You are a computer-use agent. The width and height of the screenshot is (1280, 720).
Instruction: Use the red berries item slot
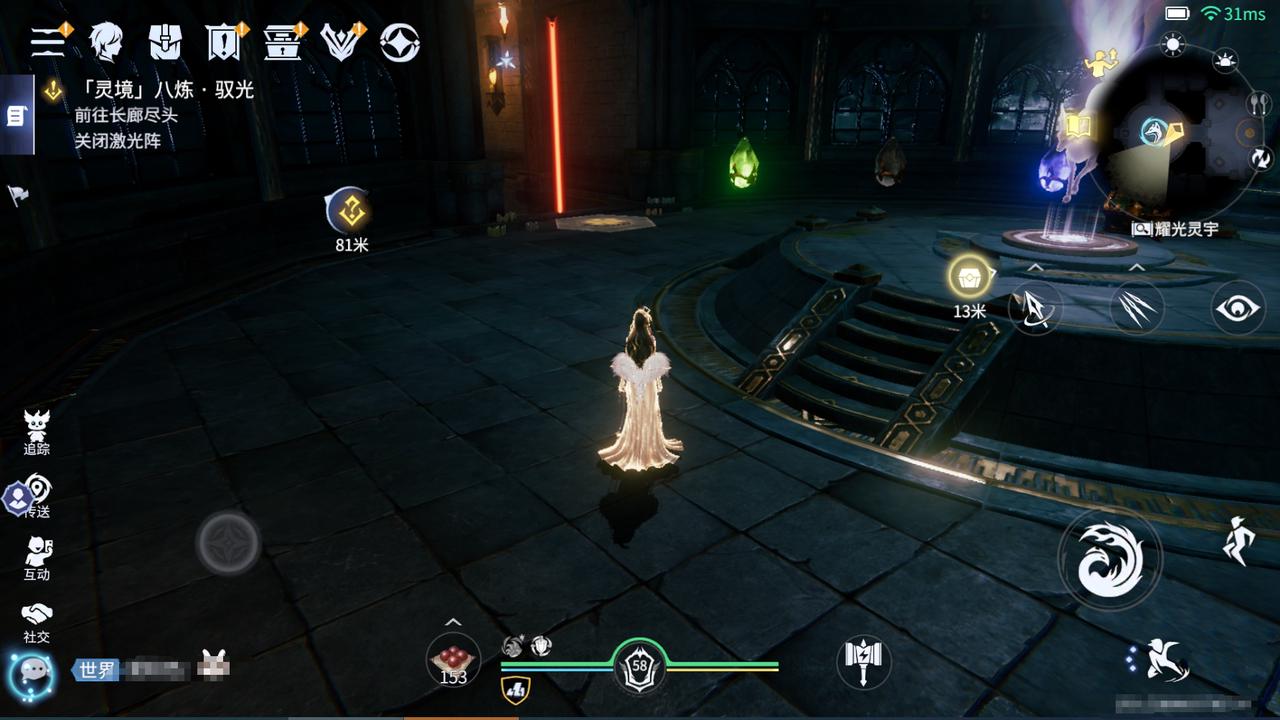point(453,661)
